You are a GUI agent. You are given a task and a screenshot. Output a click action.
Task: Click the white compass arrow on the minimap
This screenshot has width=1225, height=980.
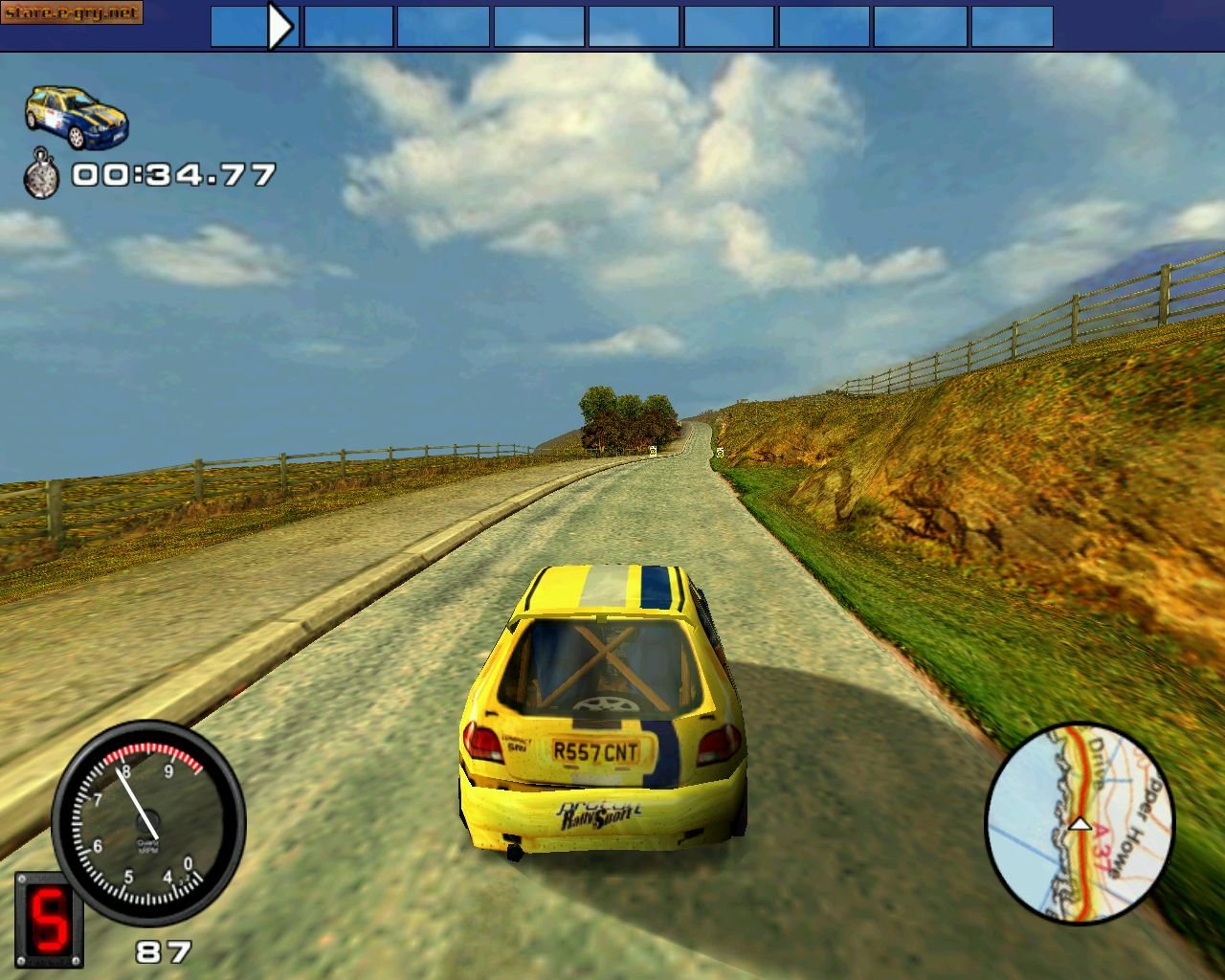[1081, 824]
